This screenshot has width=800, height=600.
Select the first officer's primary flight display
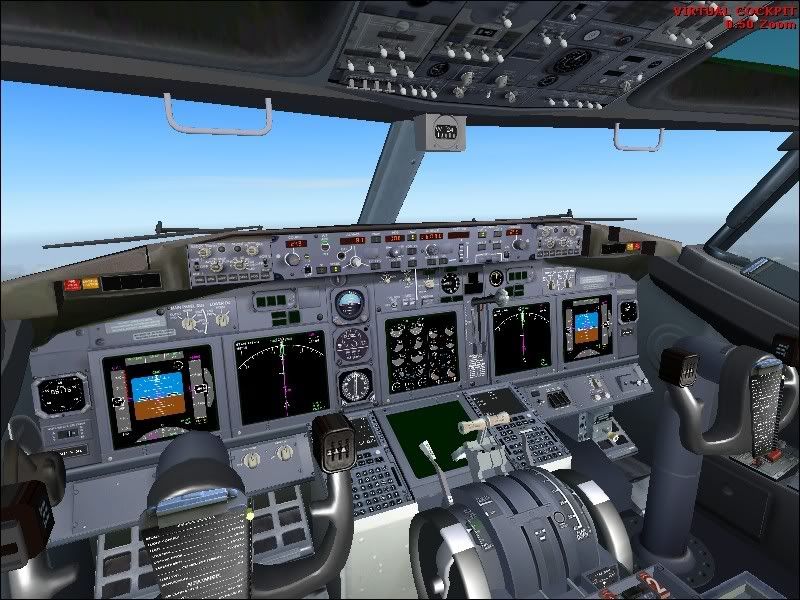586,328
